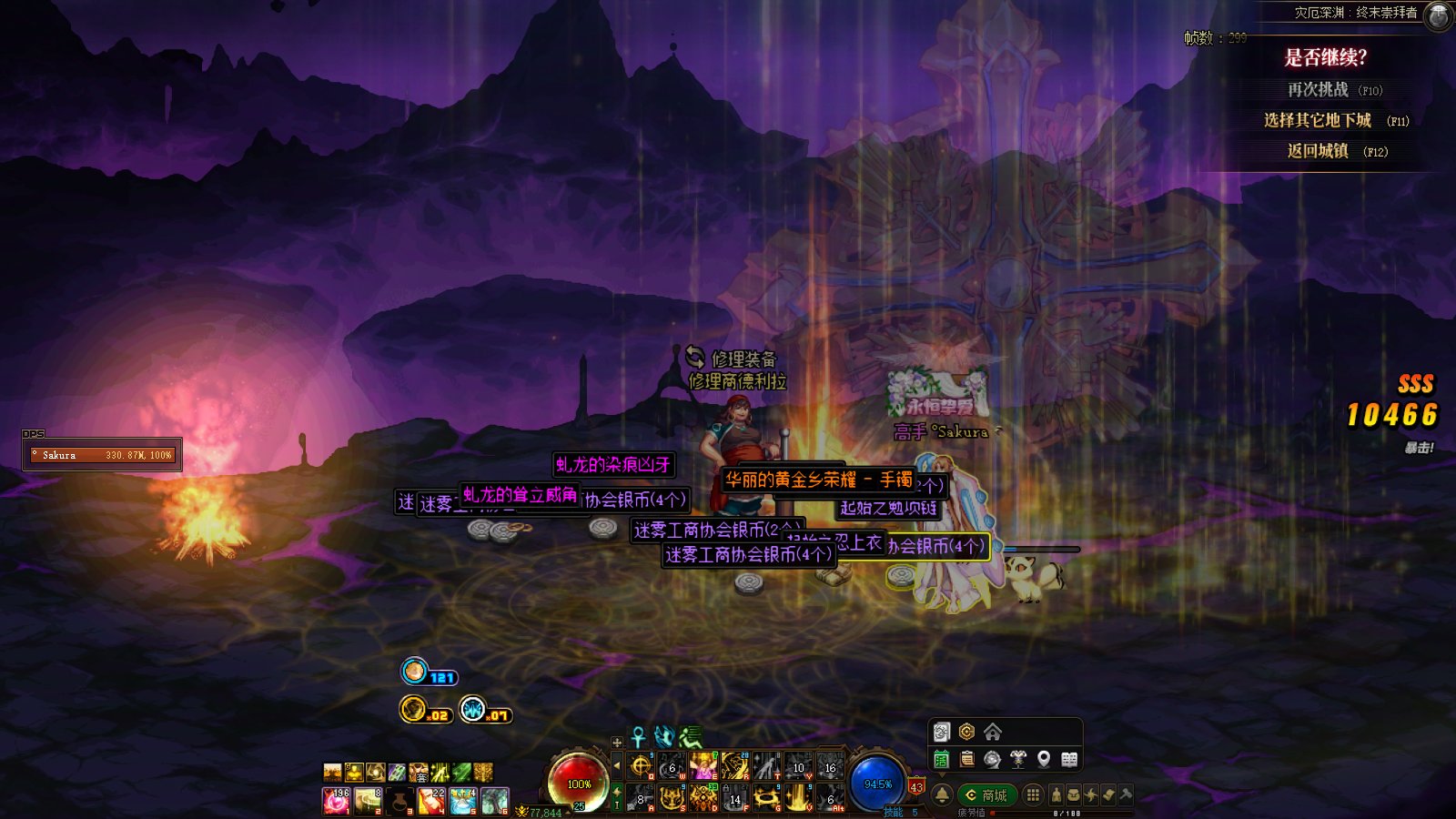Image resolution: width=1456 pixels, height=819 pixels.
Task: Open the green 活 calendar event icon
Action: (x=942, y=759)
